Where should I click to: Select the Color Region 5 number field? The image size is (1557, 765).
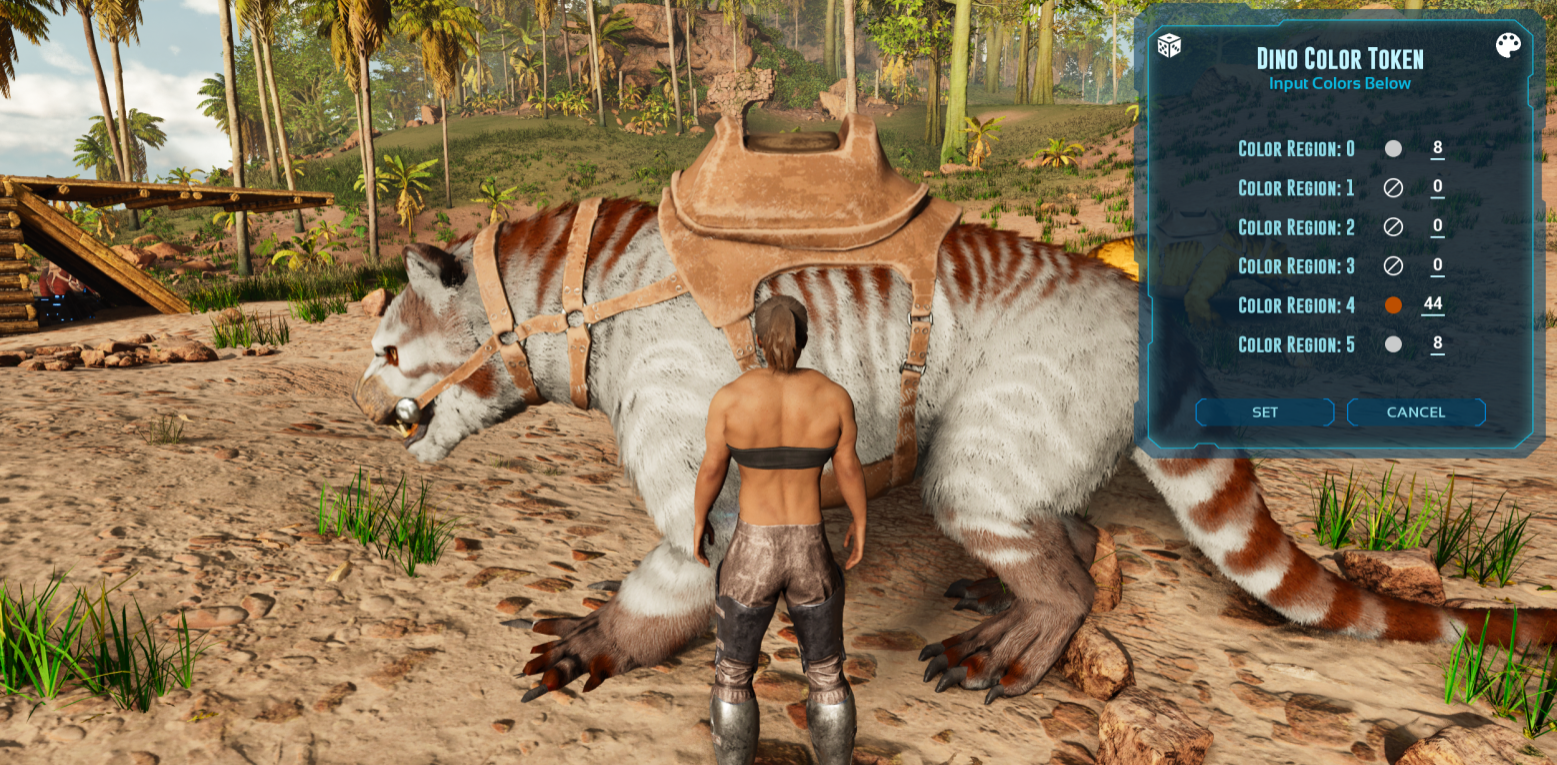click(x=1437, y=343)
